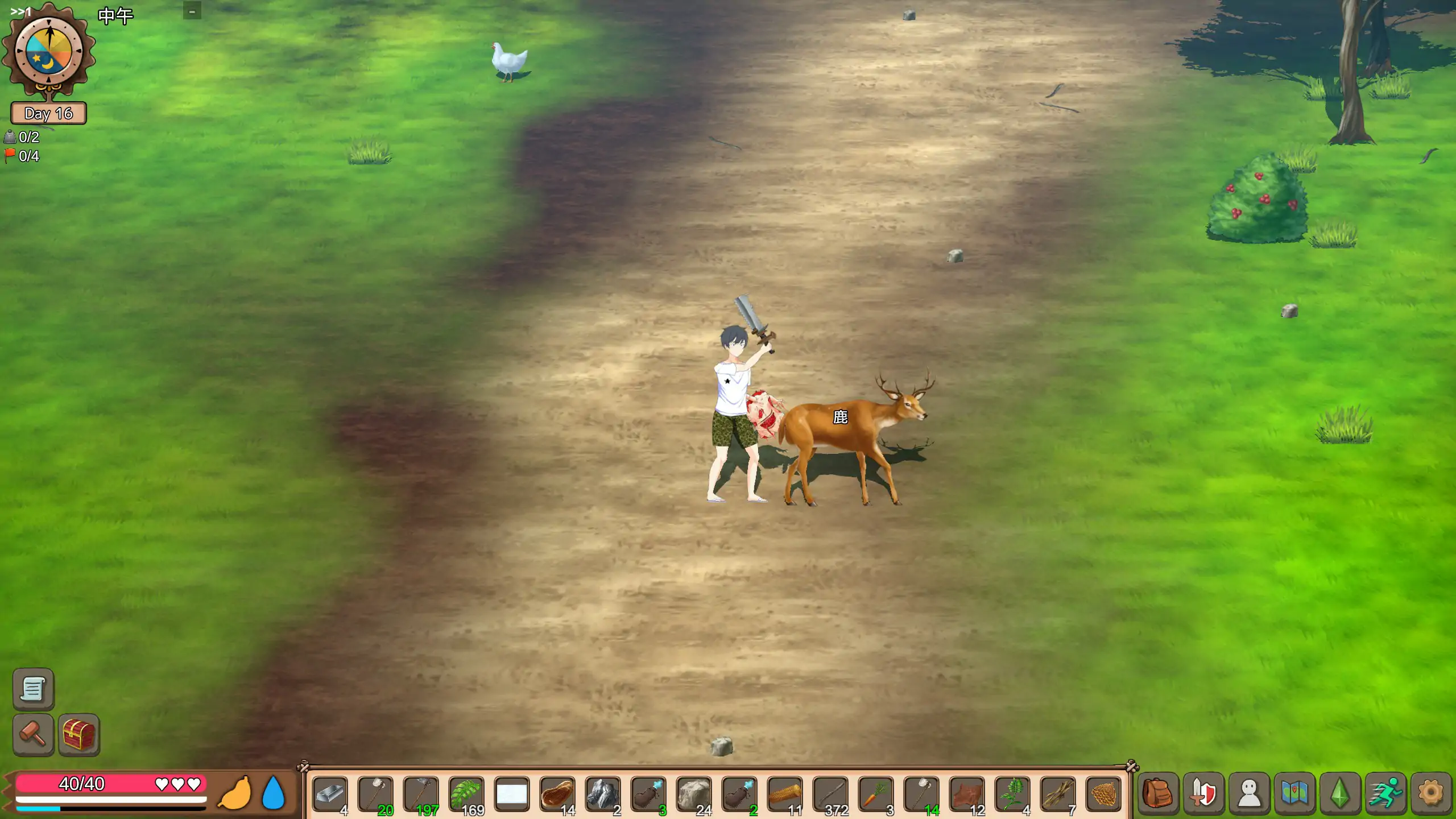Select the bundle of sticks slot
This screenshot has width=1456, height=819.
coord(1058,795)
